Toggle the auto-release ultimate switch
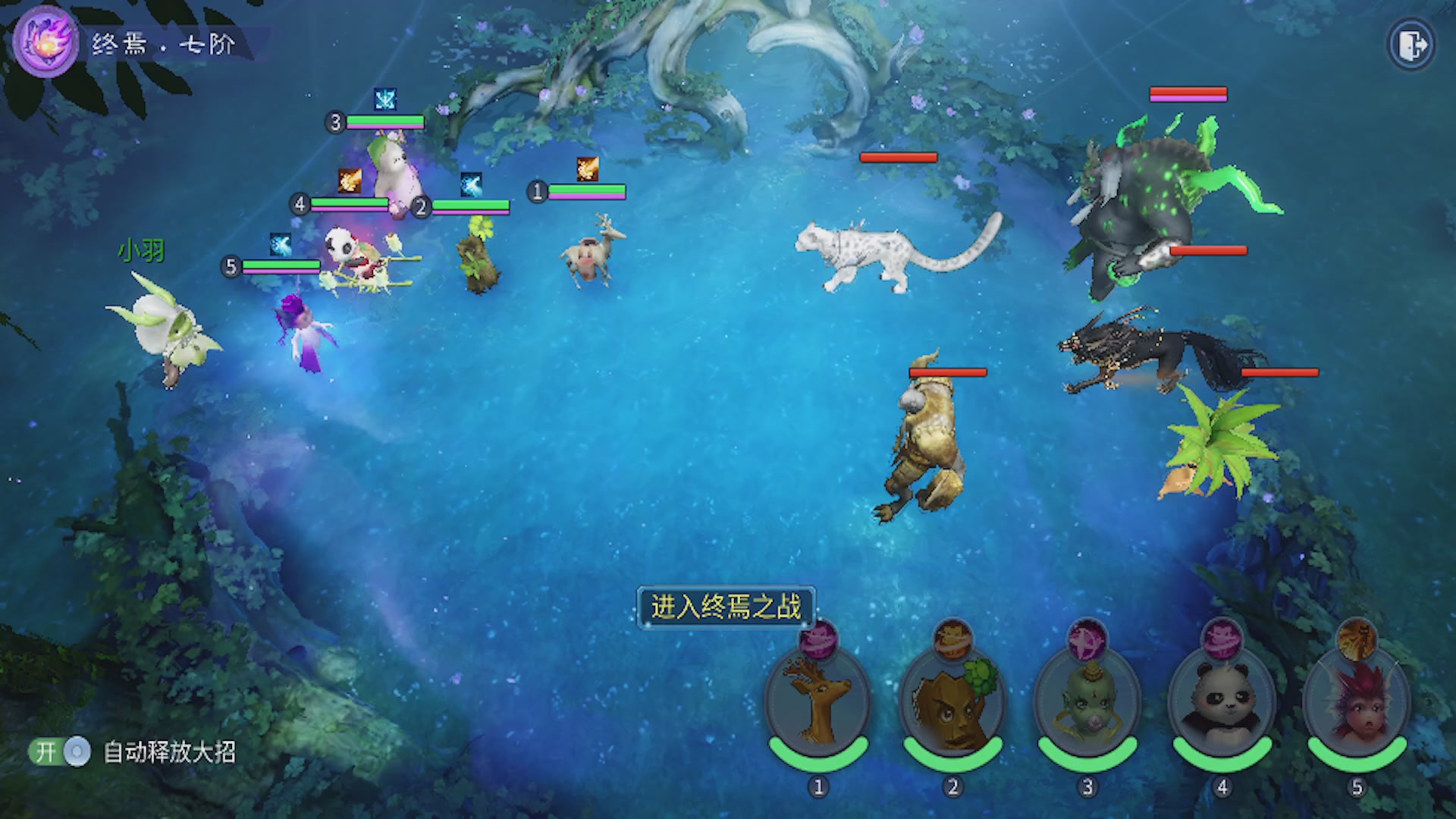Image resolution: width=1456 pixels, height=819 pixels. click(x=60, y=752)
